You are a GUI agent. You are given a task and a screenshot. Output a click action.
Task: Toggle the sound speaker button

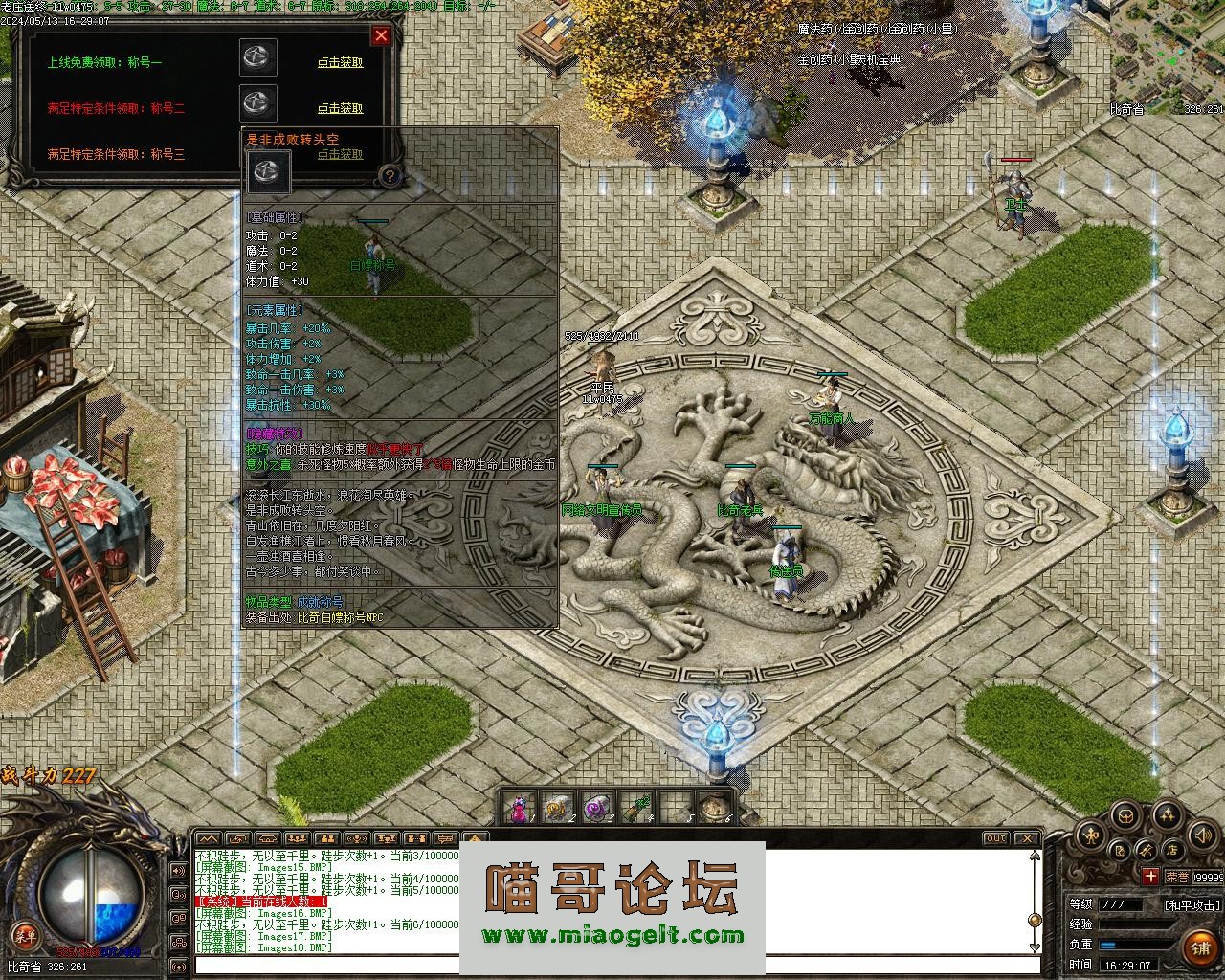click(1203, 835)
